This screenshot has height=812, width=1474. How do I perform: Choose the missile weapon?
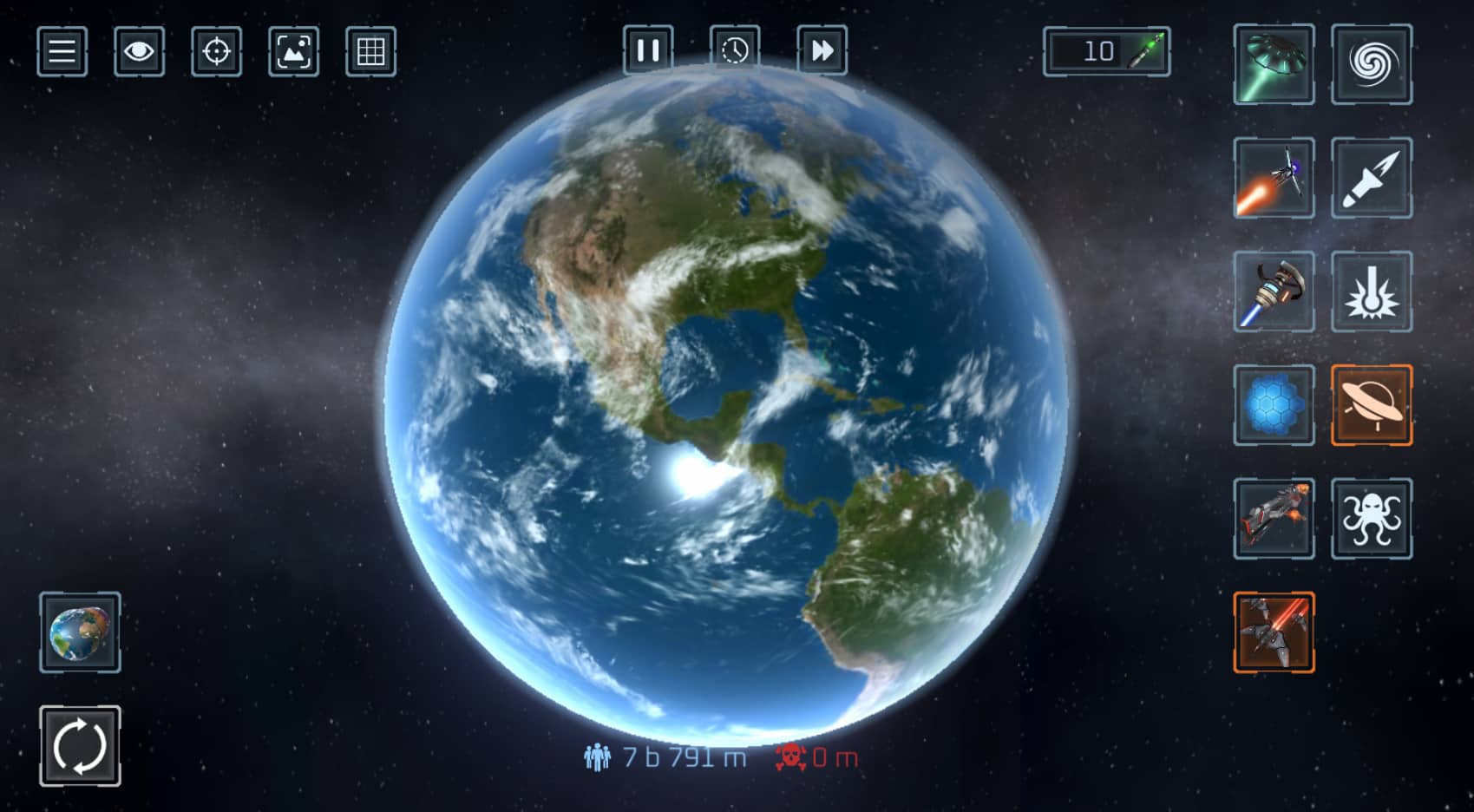click(x=1373, y=178)
